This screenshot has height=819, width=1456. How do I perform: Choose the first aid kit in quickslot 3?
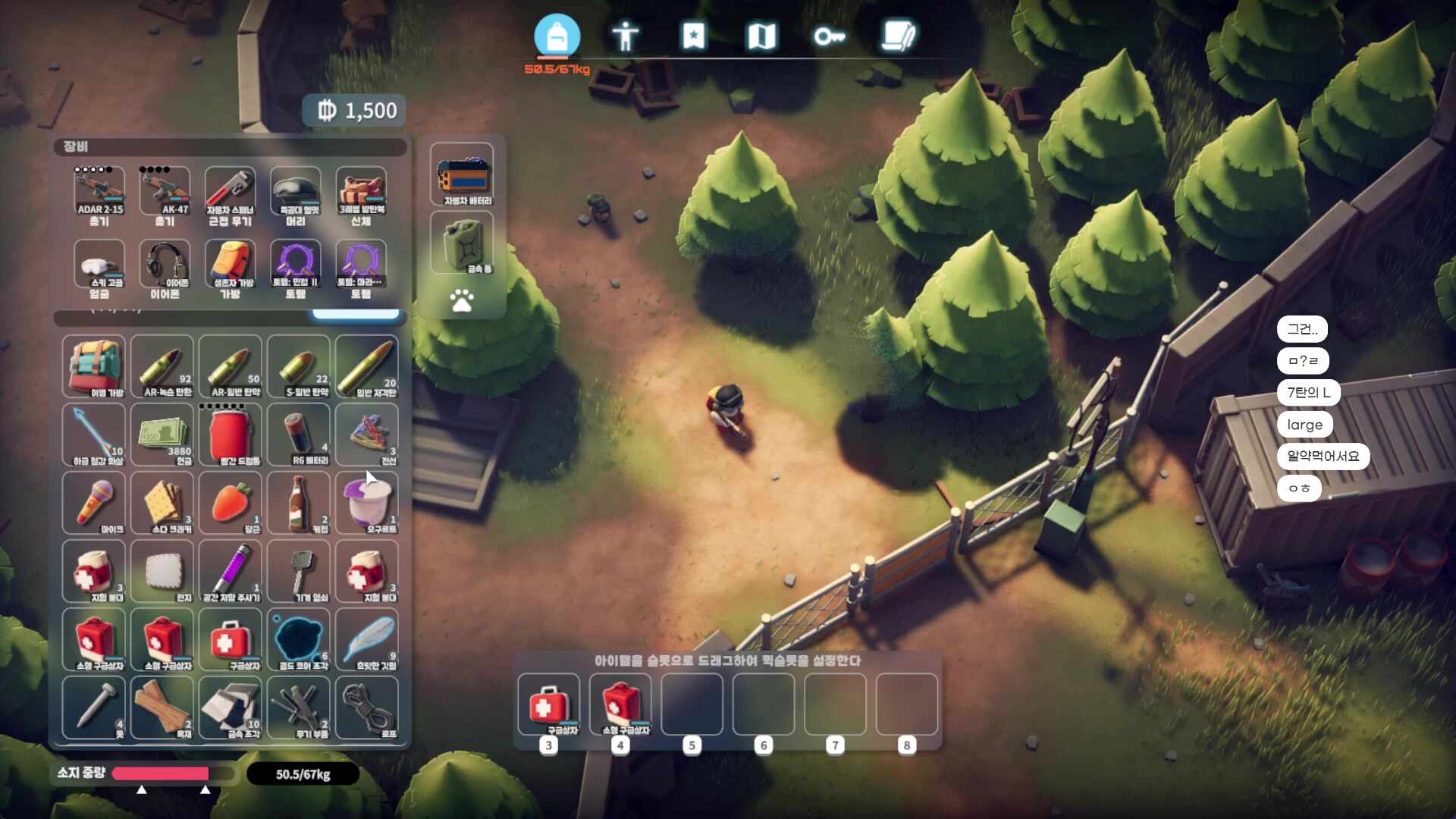coord(549,705)
